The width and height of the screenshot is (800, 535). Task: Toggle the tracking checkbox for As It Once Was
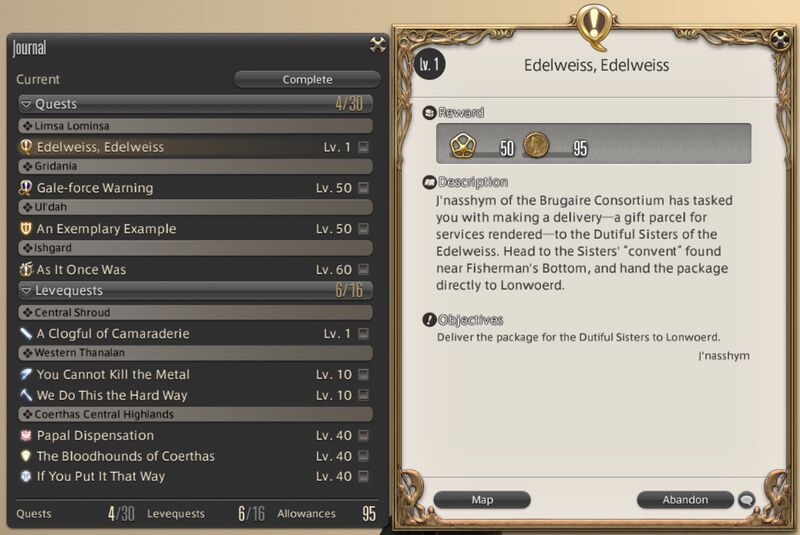coord(363,270)
